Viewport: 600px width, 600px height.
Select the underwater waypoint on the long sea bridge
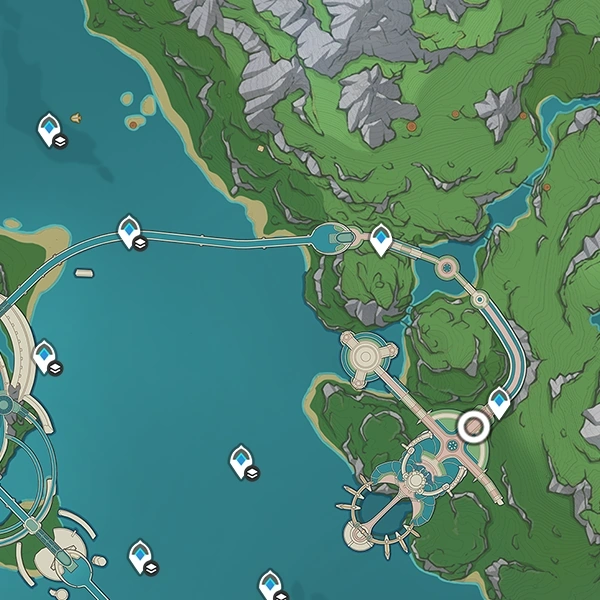(130, 231)
